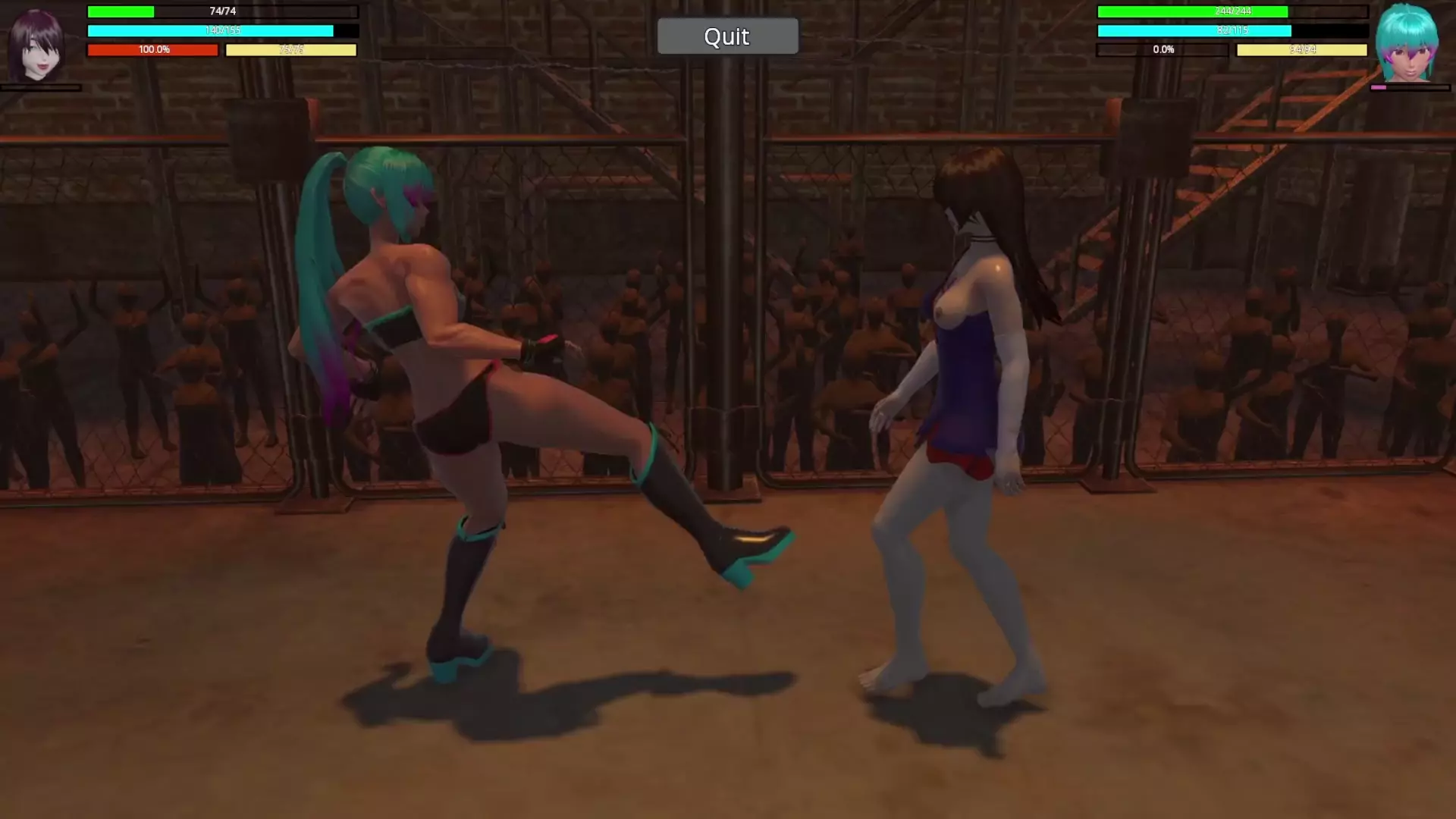Click the Quit button
Viewport: 1456px width, 819px height.
[727, 36]
